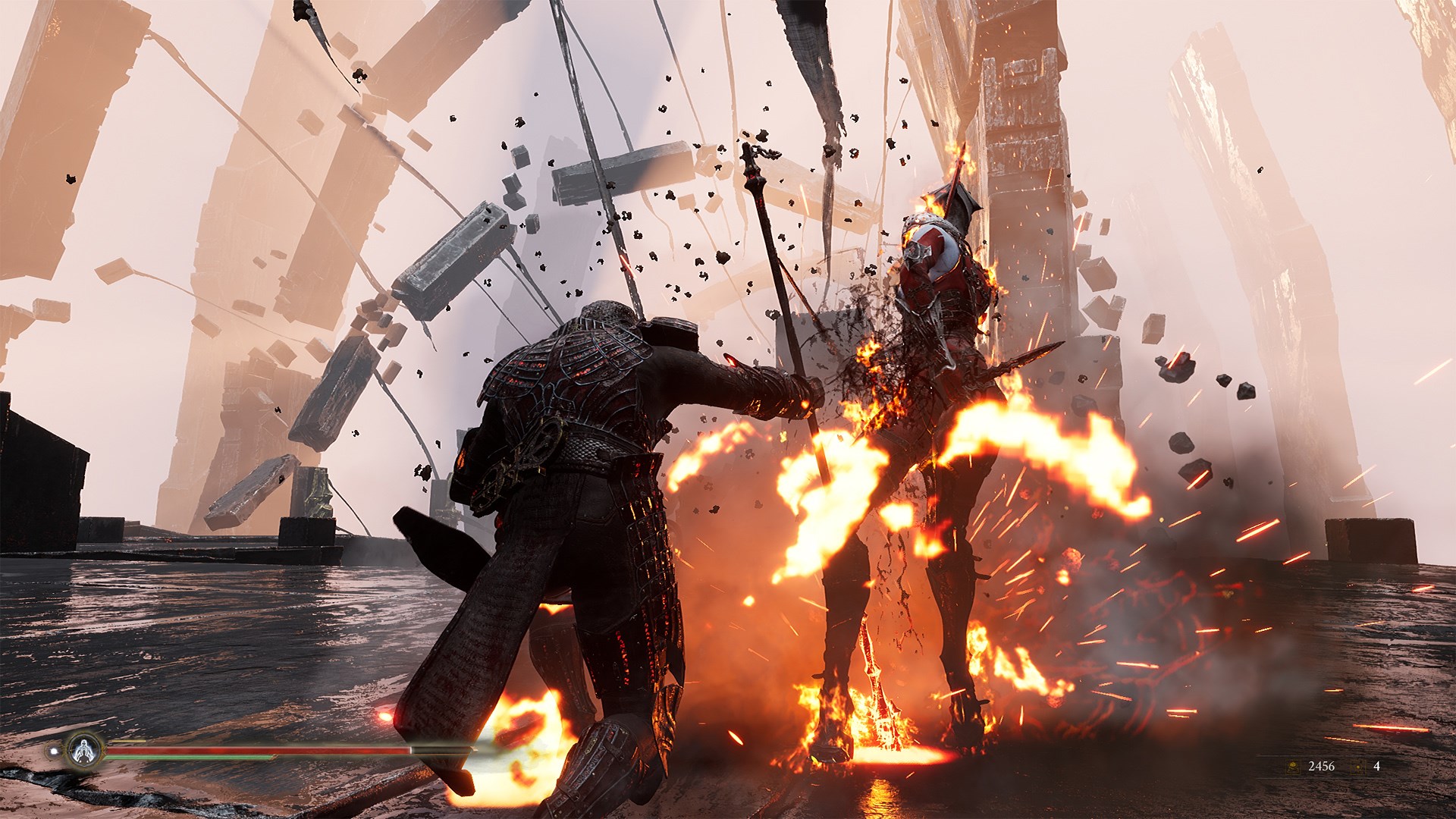The width and height of the screenshot is (1456, 819).
Task: Click the tar amount reading 2456
Action: pyautogui.click(x=1321, y=766)
